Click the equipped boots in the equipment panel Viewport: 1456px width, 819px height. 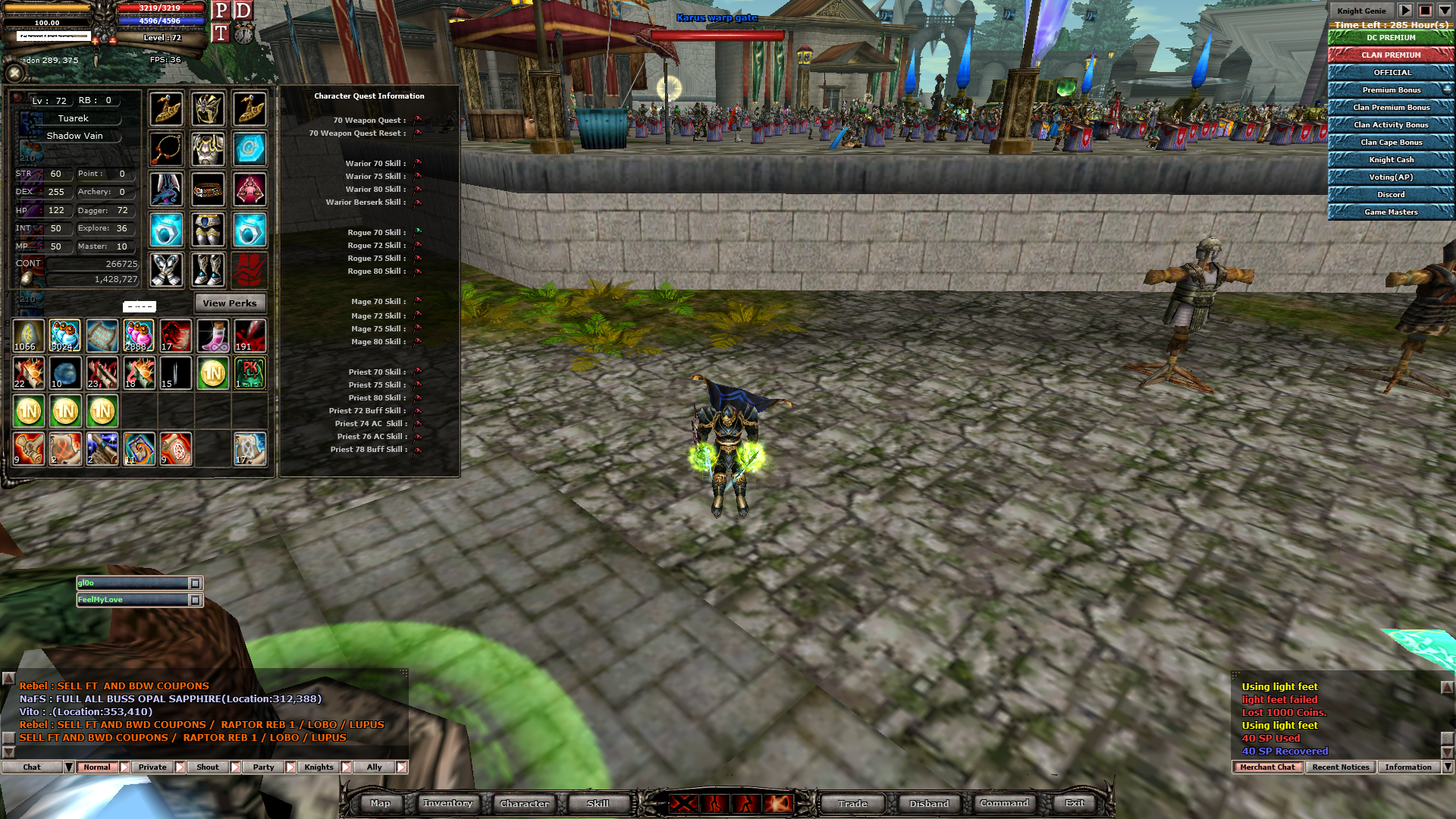click(x=209, y=270)
